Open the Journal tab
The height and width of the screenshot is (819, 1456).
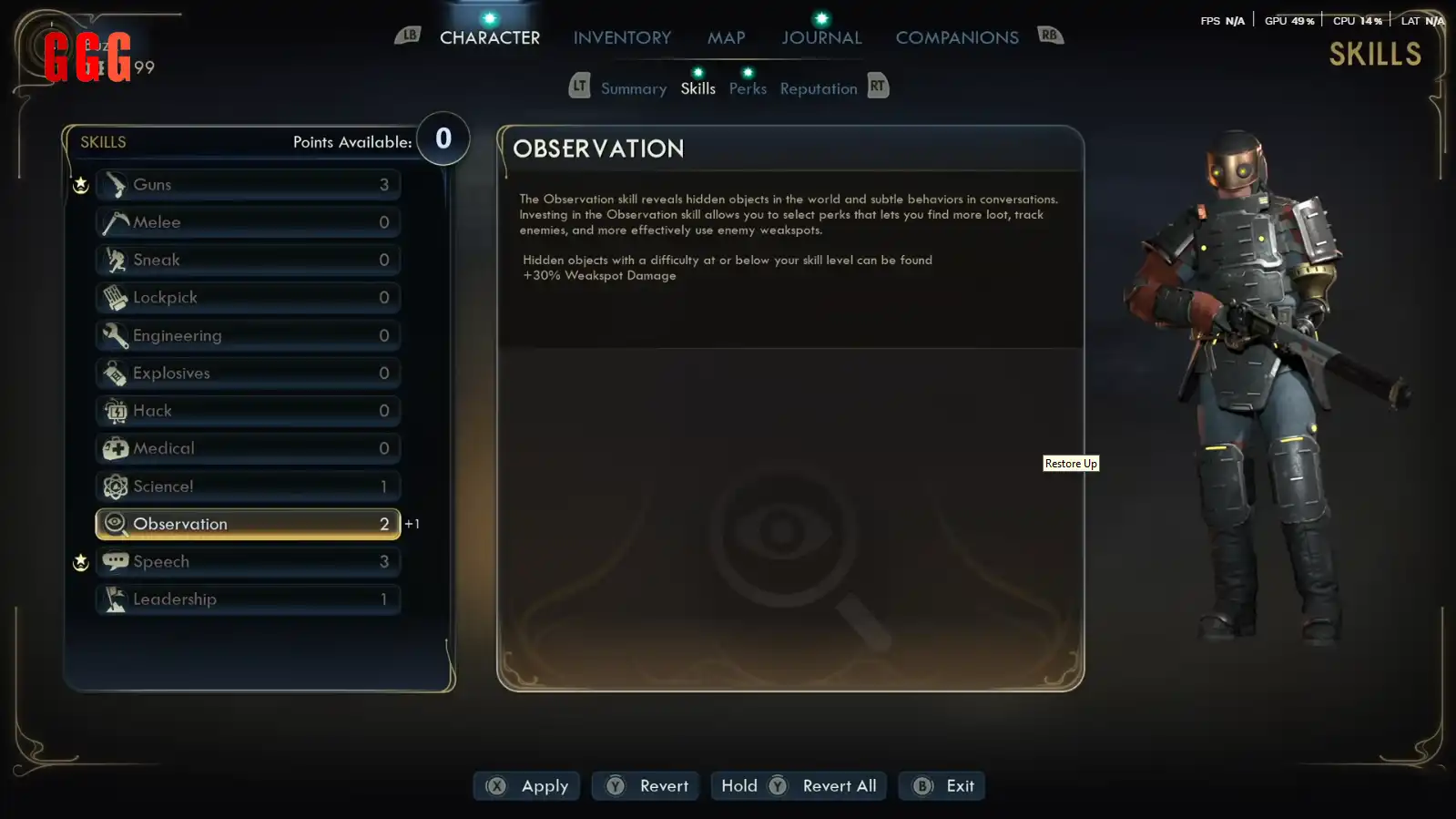click(x=821, y=37)
